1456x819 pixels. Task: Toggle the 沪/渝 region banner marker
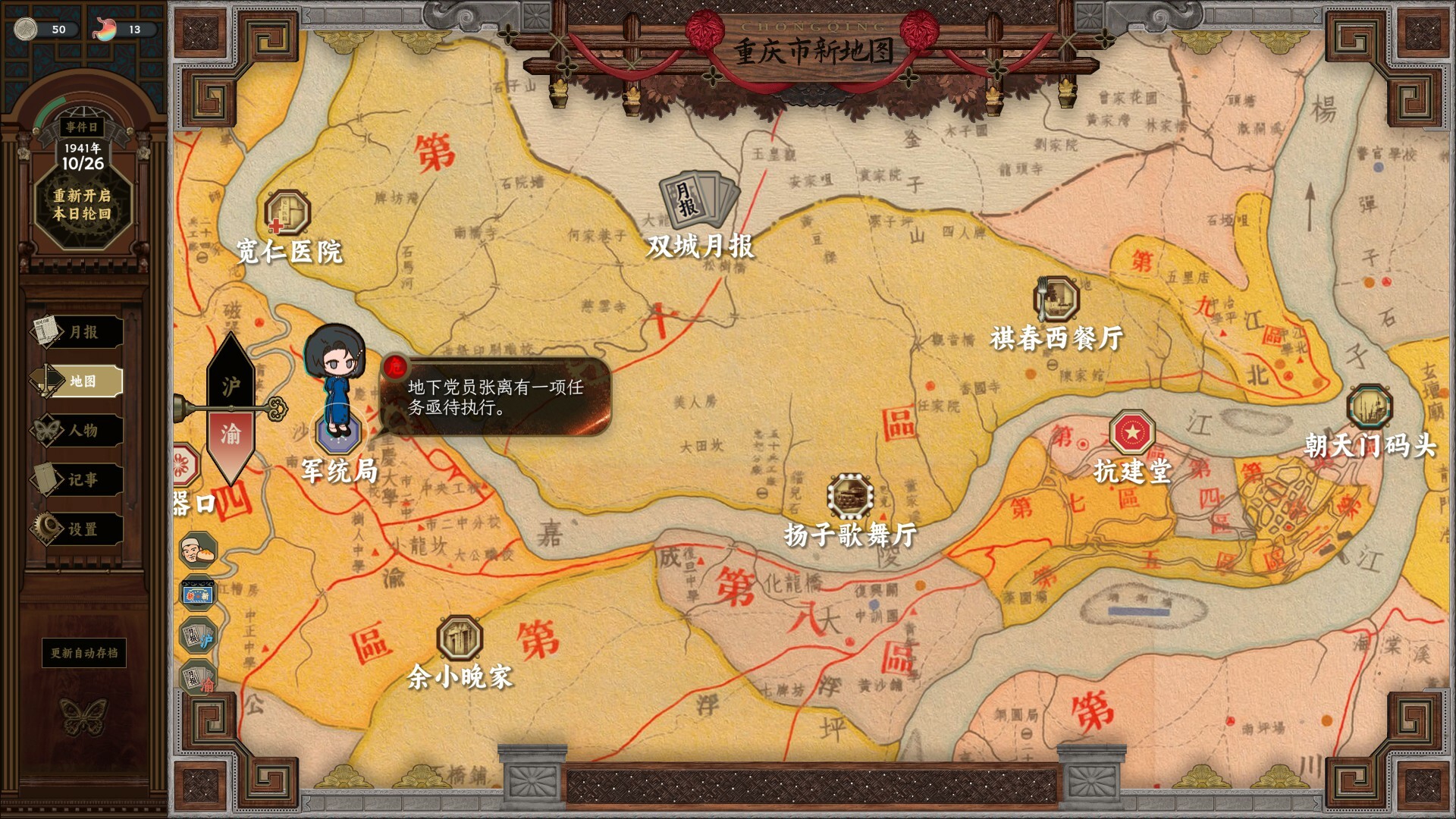tap(232, 409)
